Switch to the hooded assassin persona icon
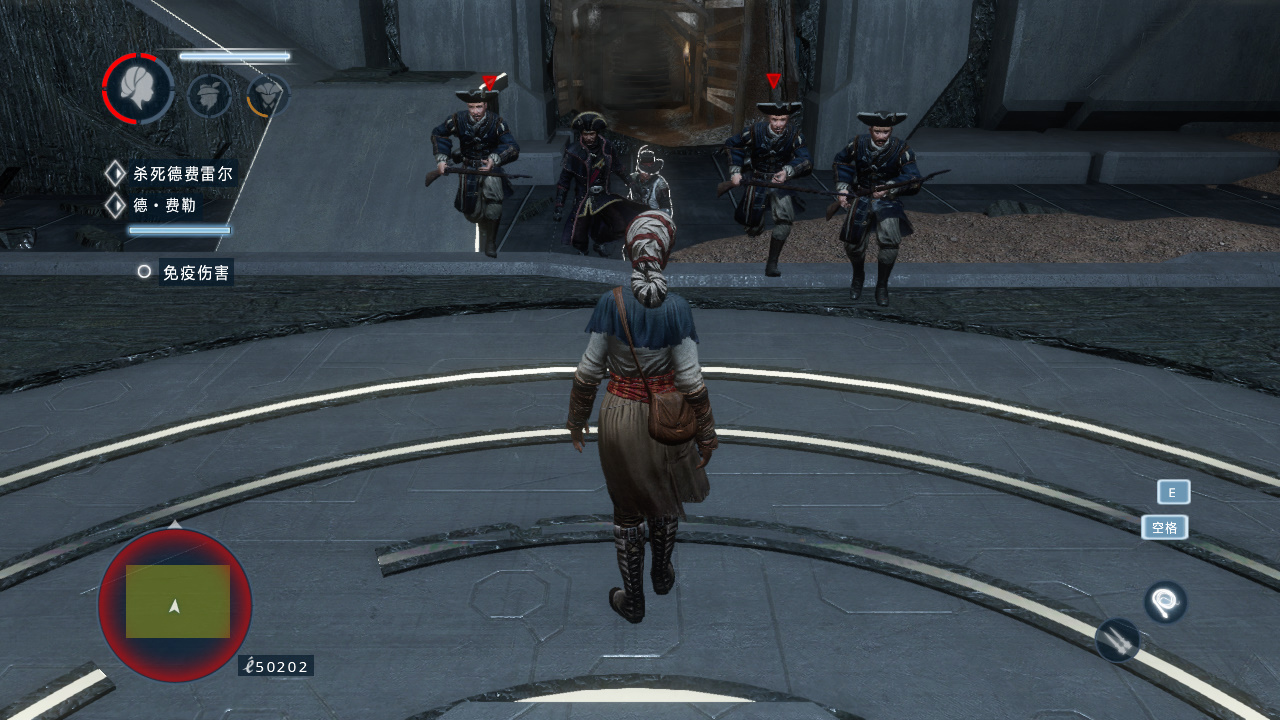Image resolution: width=1280 pixels, height=720 pixels. pos(267,96)
